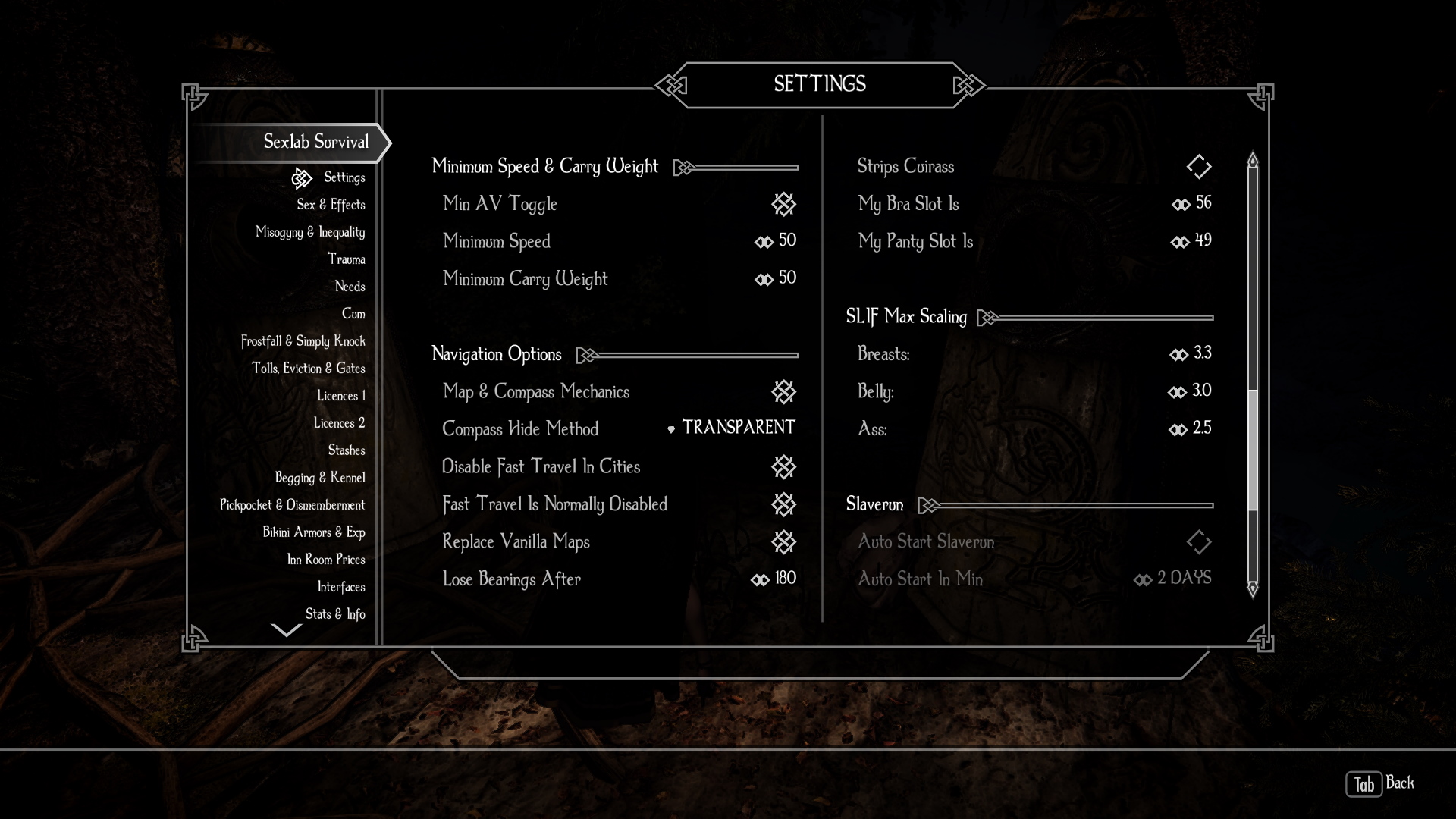Go to the Licences 1 page
The width and height of the screenshot is (1456, 819).
point(340,396)
